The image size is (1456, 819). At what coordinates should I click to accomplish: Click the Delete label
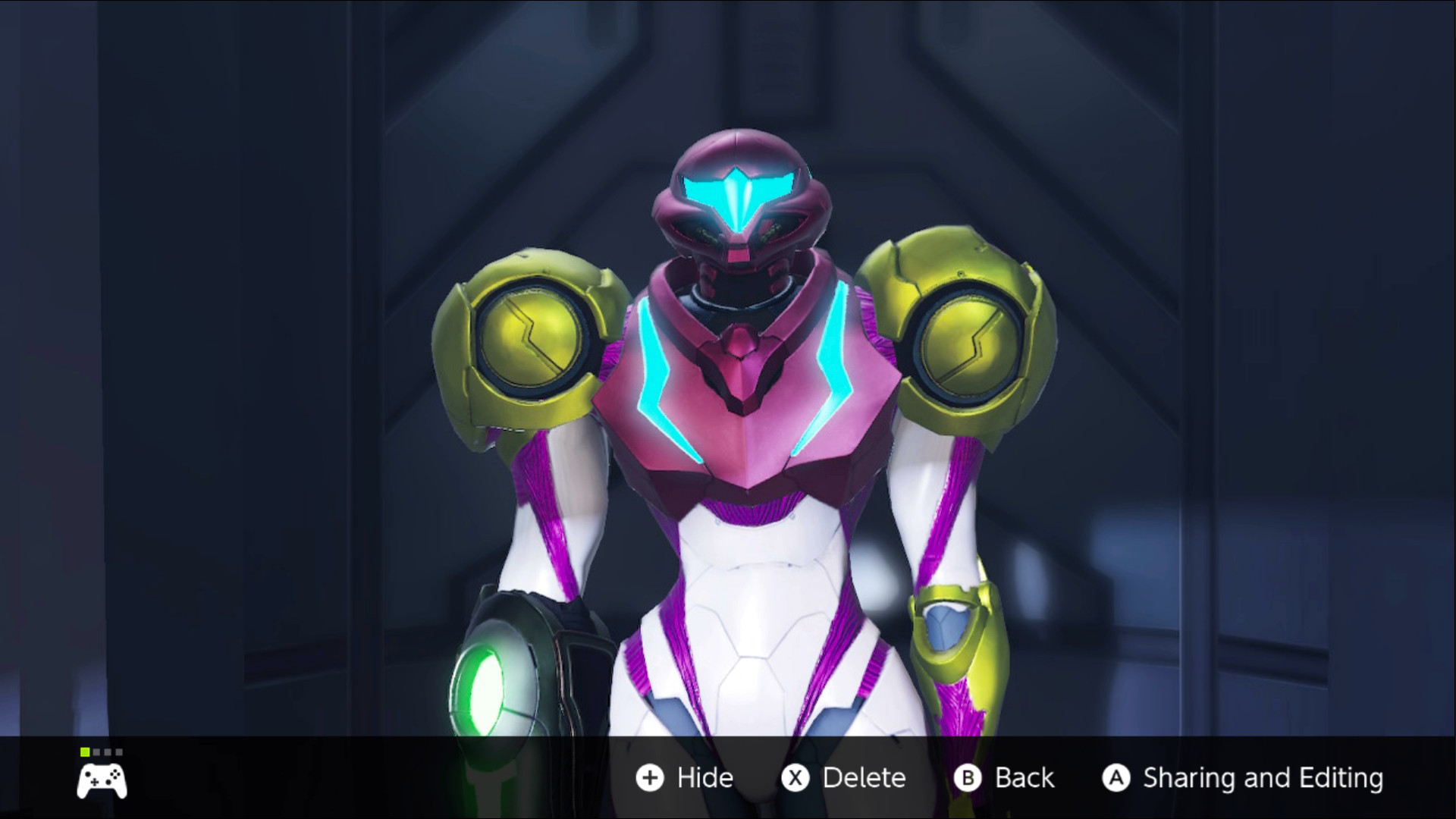pyautogui.click(x=864, y=777)
